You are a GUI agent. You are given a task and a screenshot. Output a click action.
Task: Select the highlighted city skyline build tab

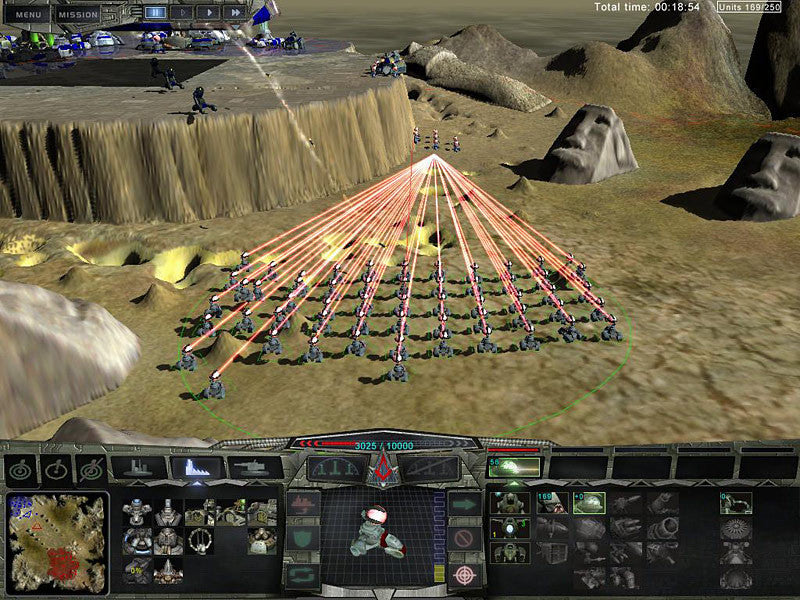pos(196,467)
